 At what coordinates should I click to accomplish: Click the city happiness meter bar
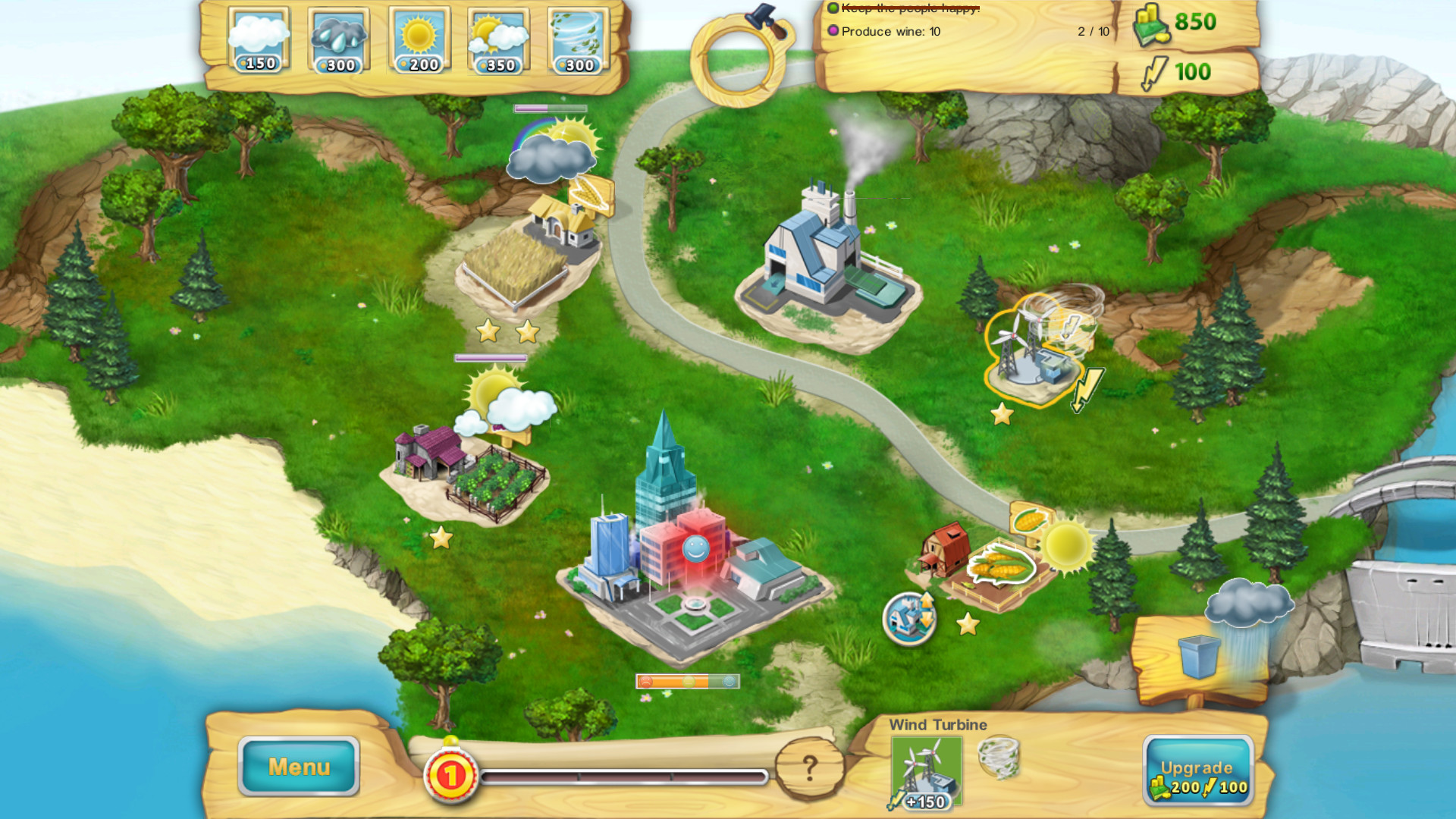pyautogui.click(x=689, y=681)
